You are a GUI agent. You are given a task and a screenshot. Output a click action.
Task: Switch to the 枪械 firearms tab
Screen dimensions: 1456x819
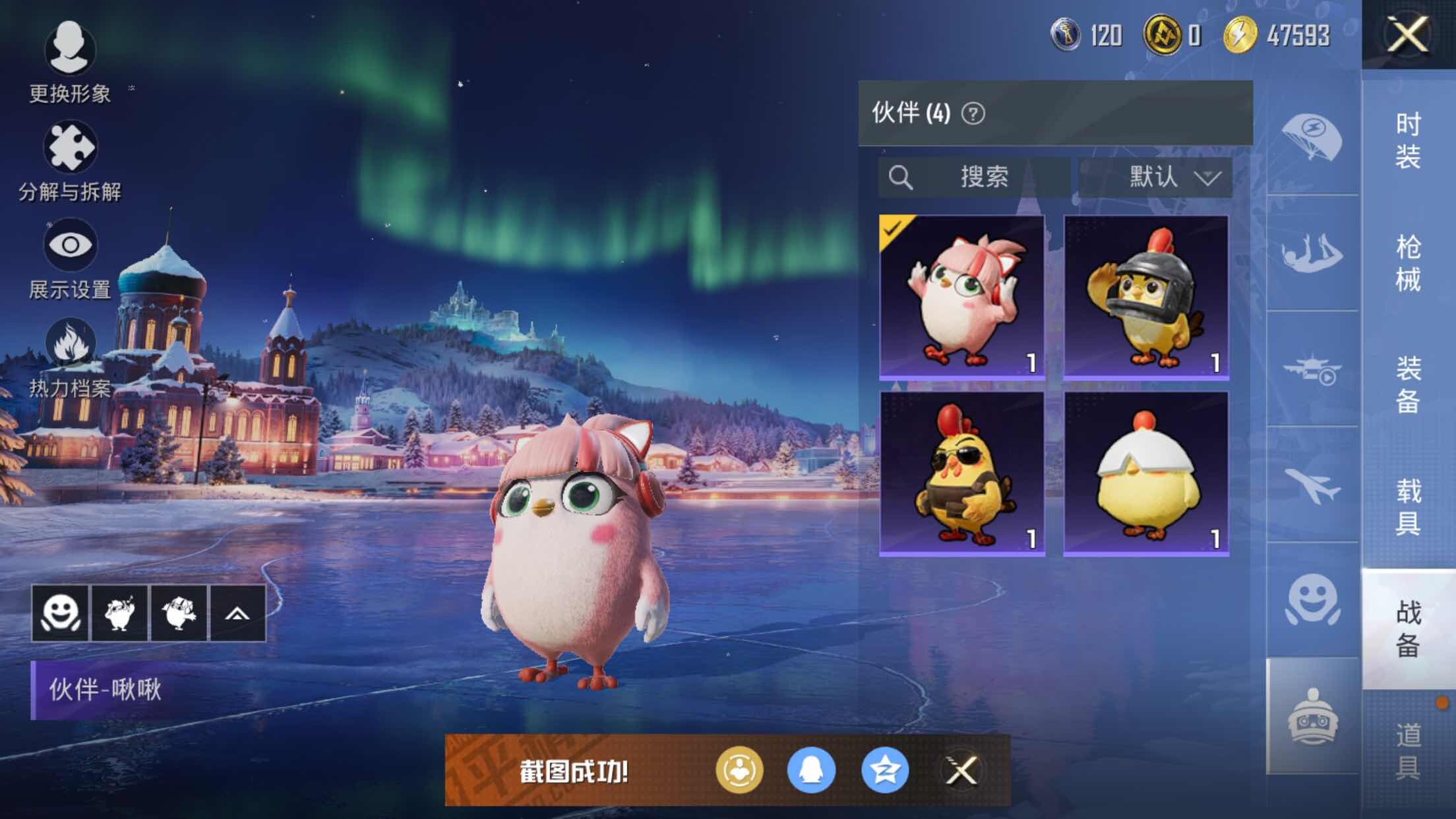tap(1408, 263)
